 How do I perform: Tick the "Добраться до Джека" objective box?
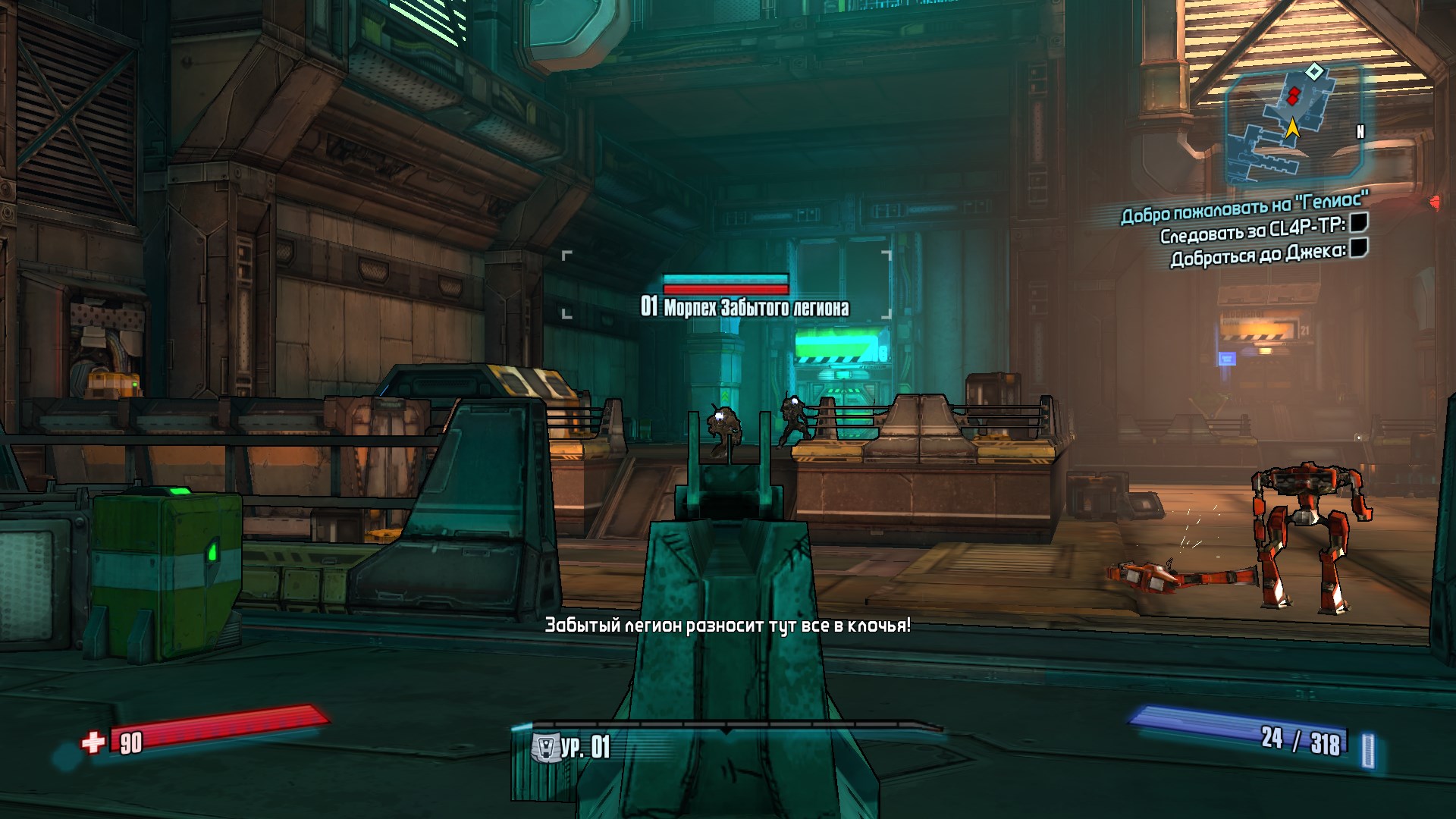point(1359,248)
